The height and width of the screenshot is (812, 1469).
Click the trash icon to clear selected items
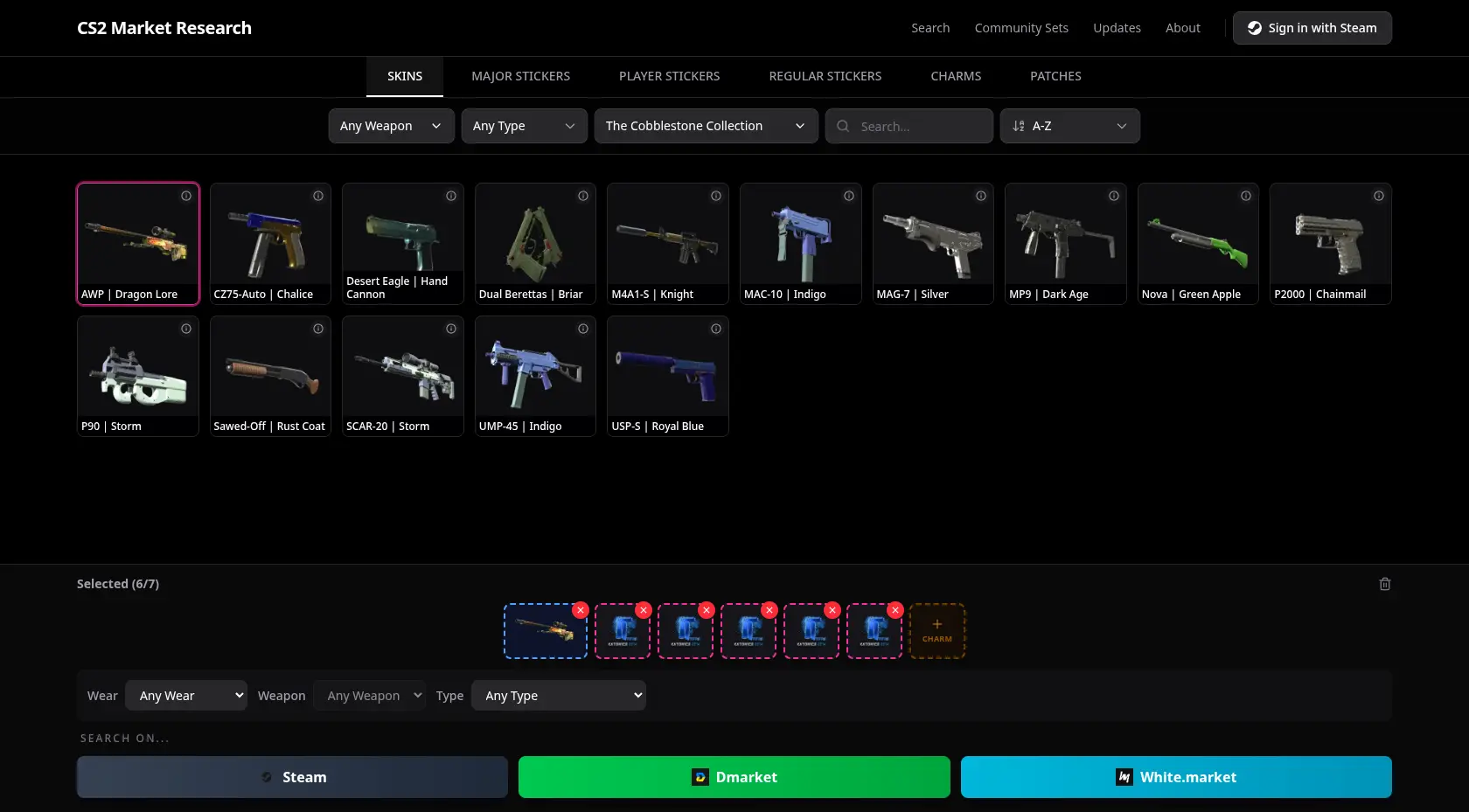(1385, 583)
